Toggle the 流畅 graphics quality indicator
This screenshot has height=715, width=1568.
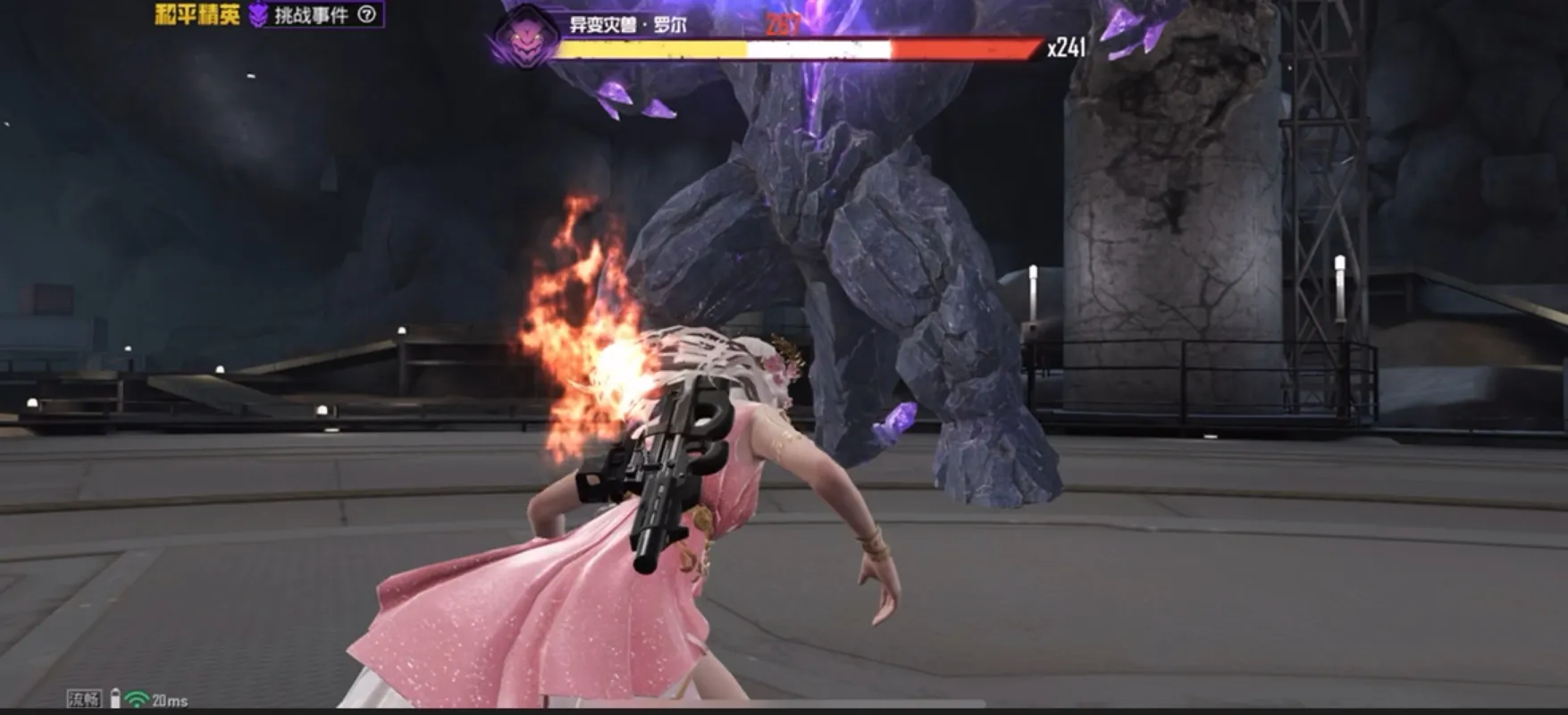coord(84,699)
